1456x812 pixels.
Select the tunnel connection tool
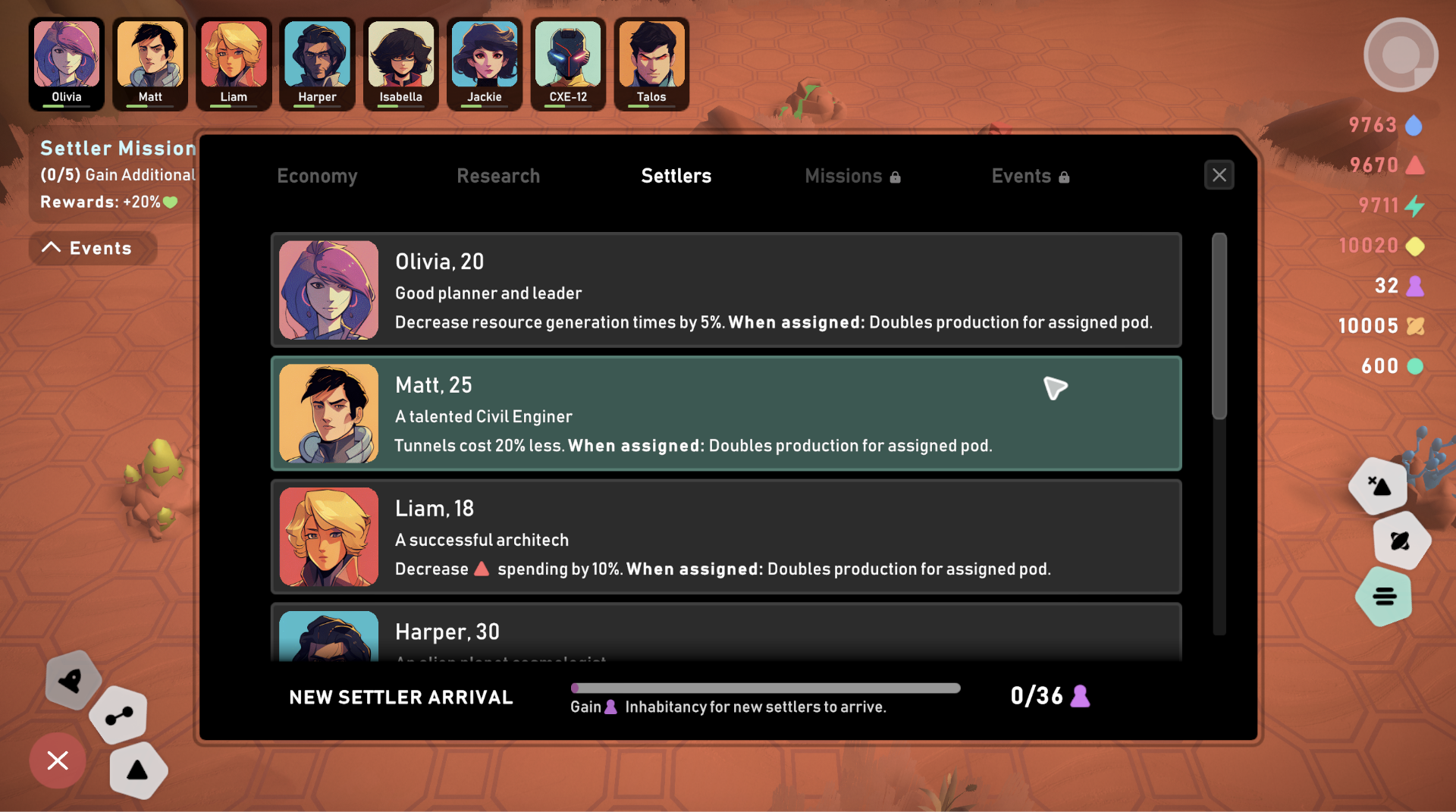118,713
